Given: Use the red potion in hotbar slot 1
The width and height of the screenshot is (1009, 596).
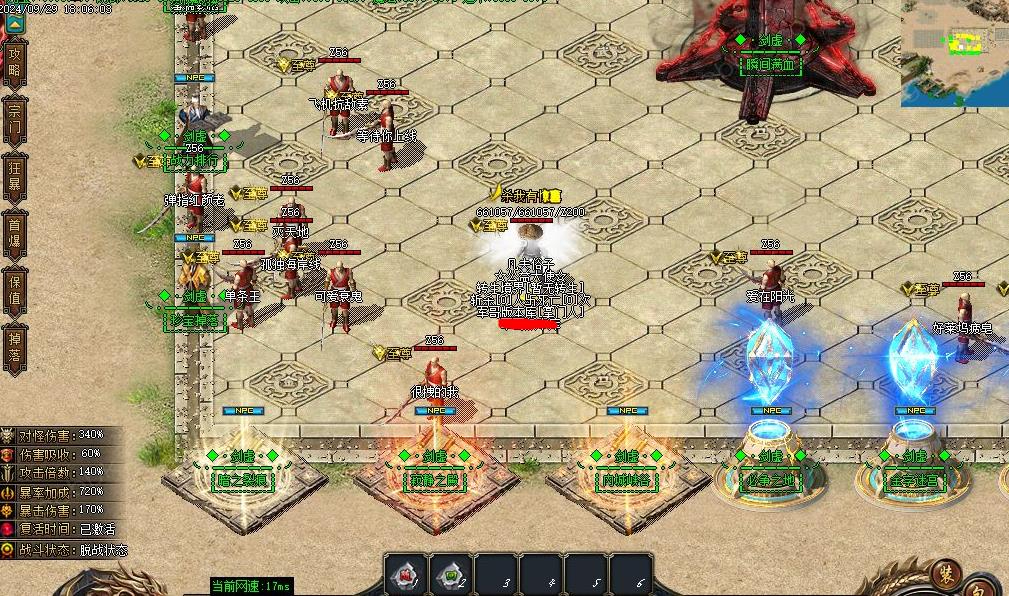Looking at the screenshot, I should (x=407, y=575).
